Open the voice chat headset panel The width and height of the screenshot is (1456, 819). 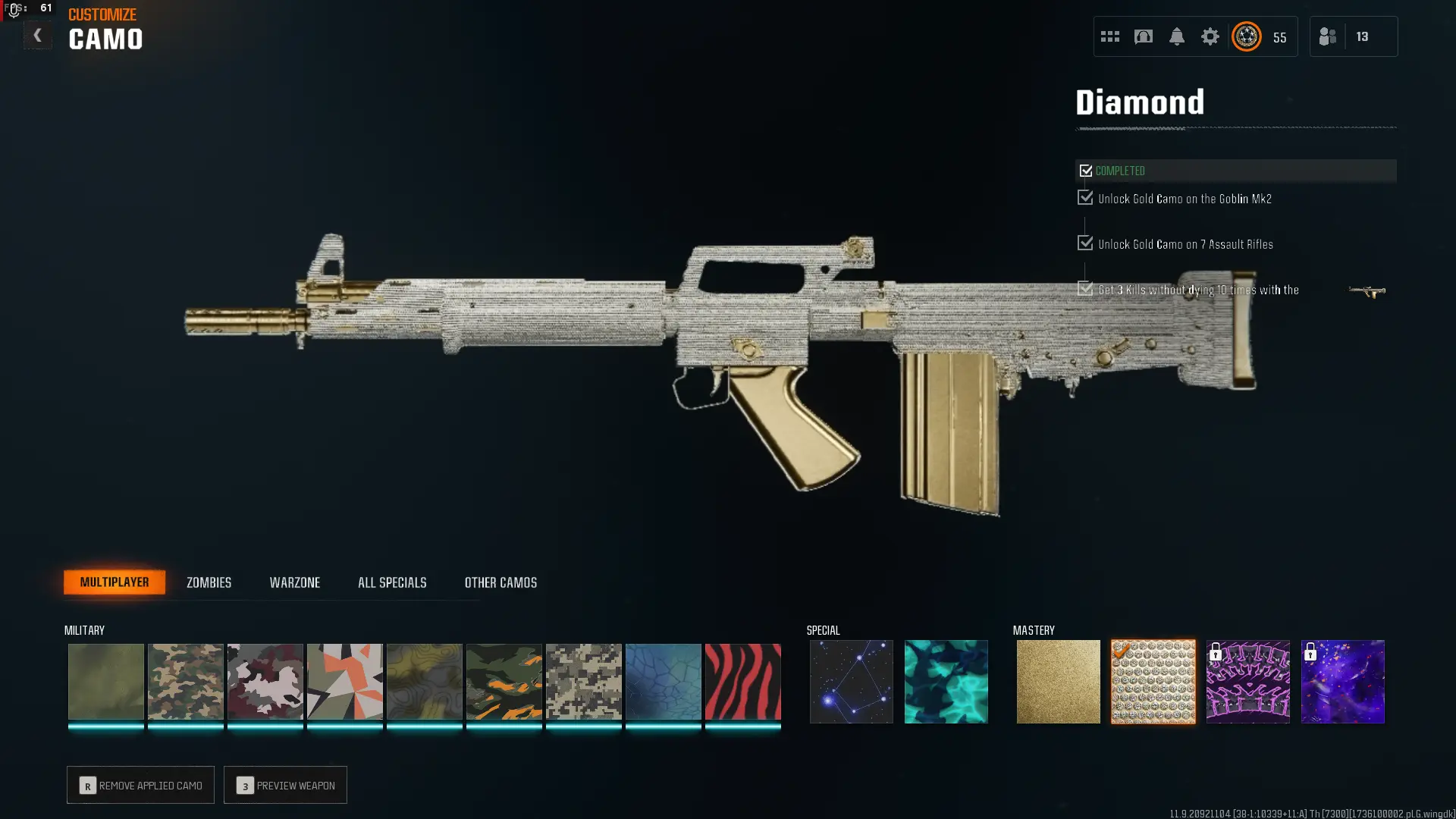[x=1143, y=36]
